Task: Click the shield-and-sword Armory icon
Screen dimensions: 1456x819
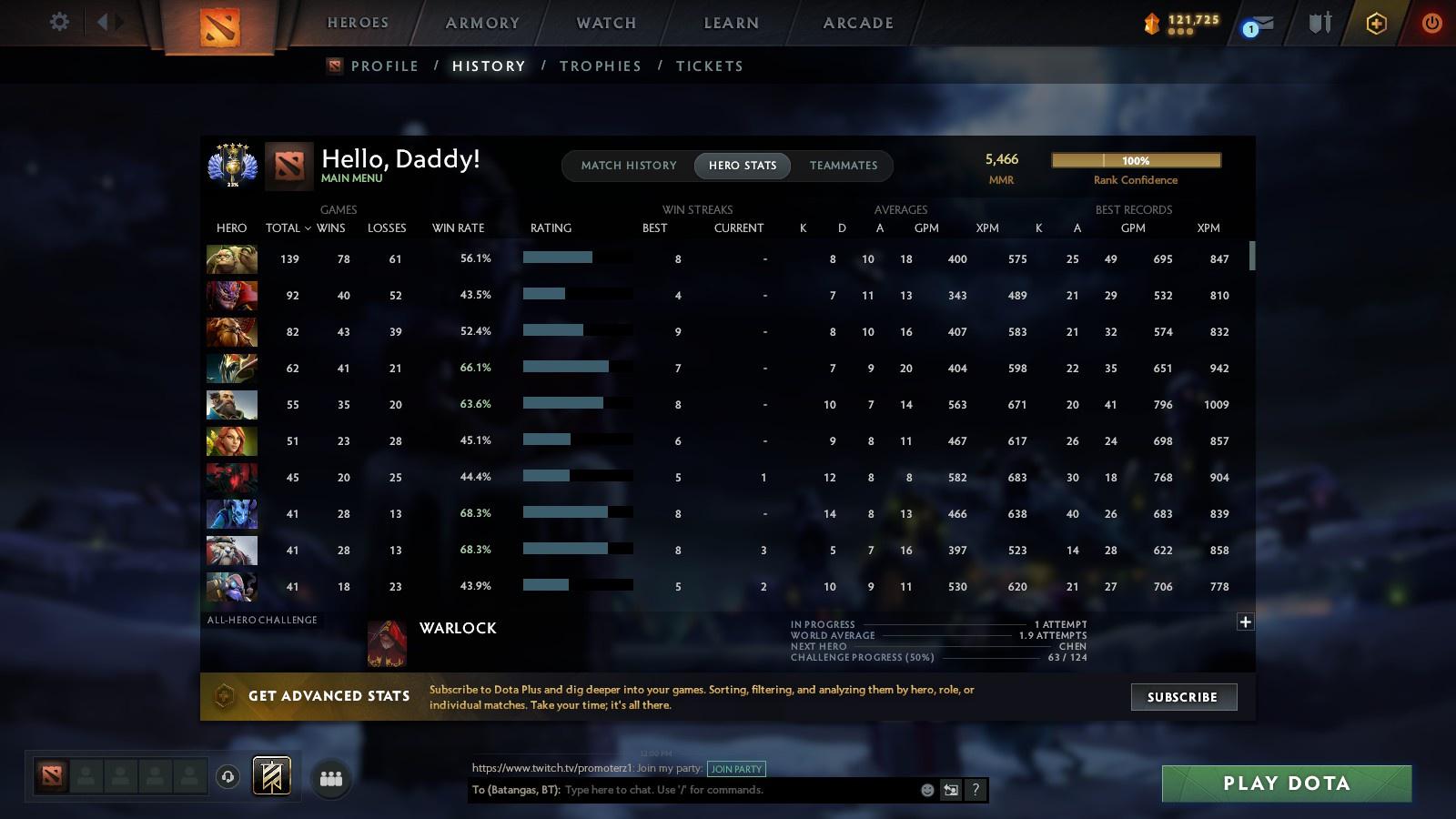Action: coord(1319,23)
